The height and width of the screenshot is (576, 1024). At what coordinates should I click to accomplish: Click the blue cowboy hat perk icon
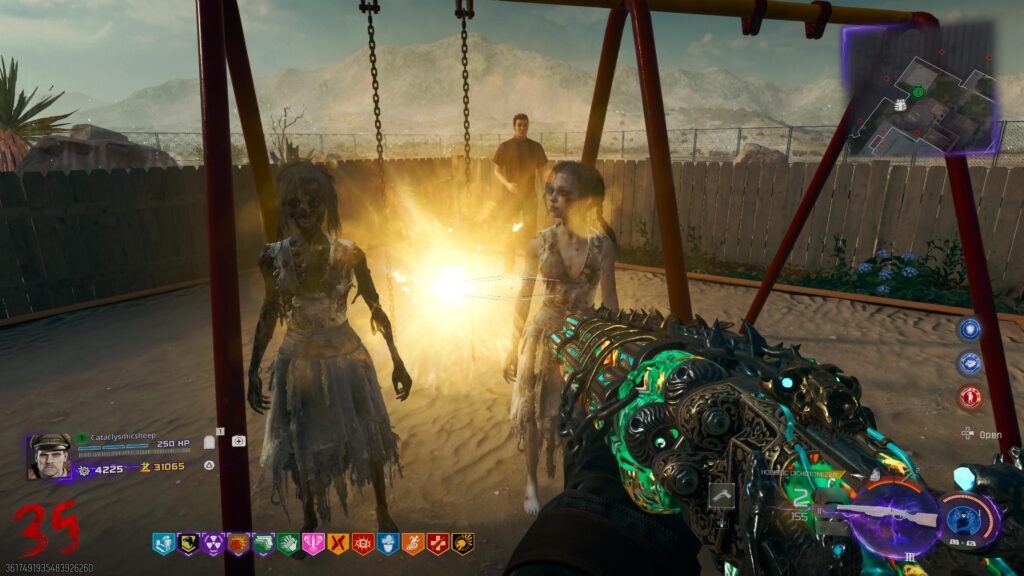click(388, 544)
